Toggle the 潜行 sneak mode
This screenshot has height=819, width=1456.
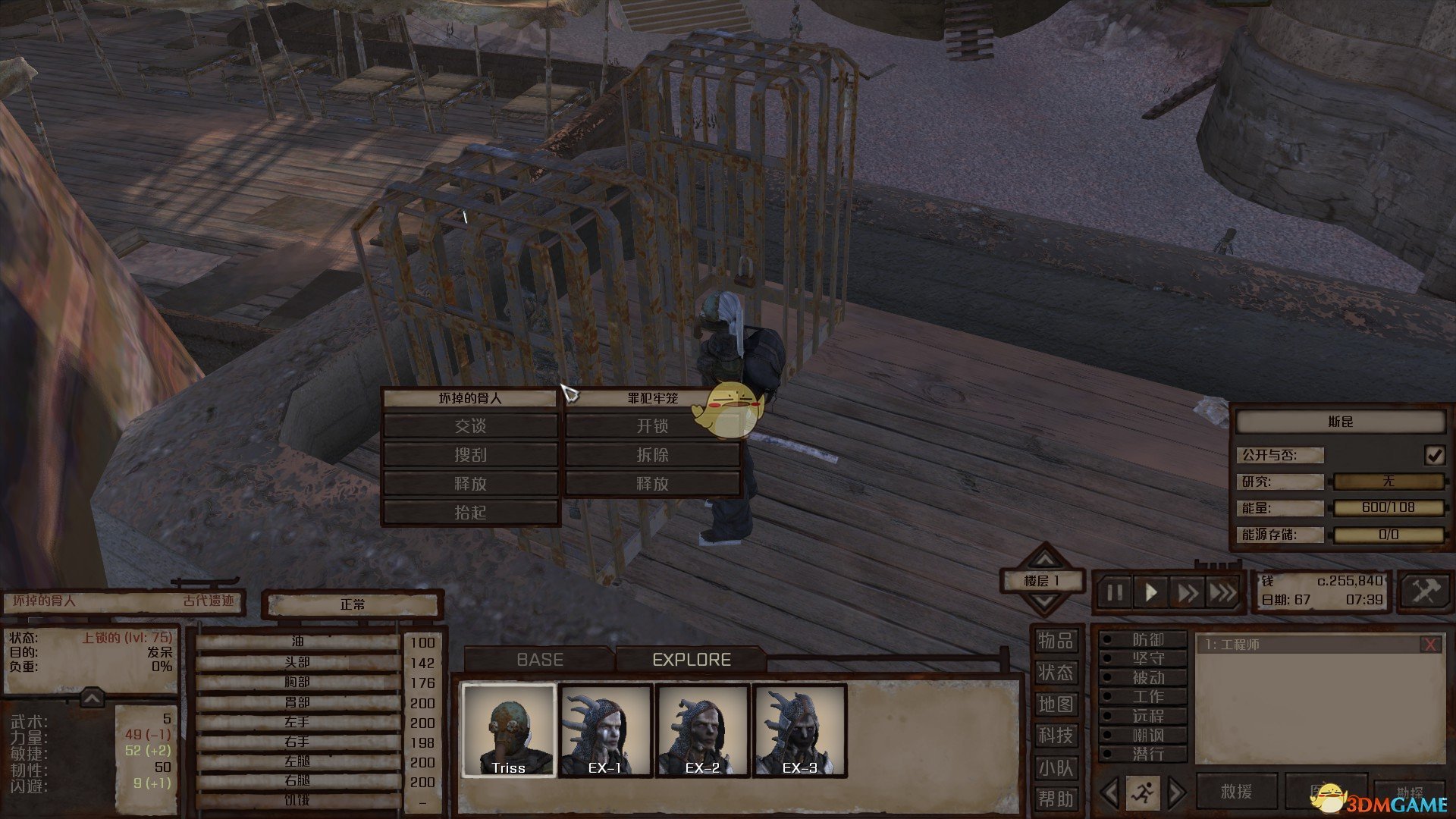(x=1147, y=754)
